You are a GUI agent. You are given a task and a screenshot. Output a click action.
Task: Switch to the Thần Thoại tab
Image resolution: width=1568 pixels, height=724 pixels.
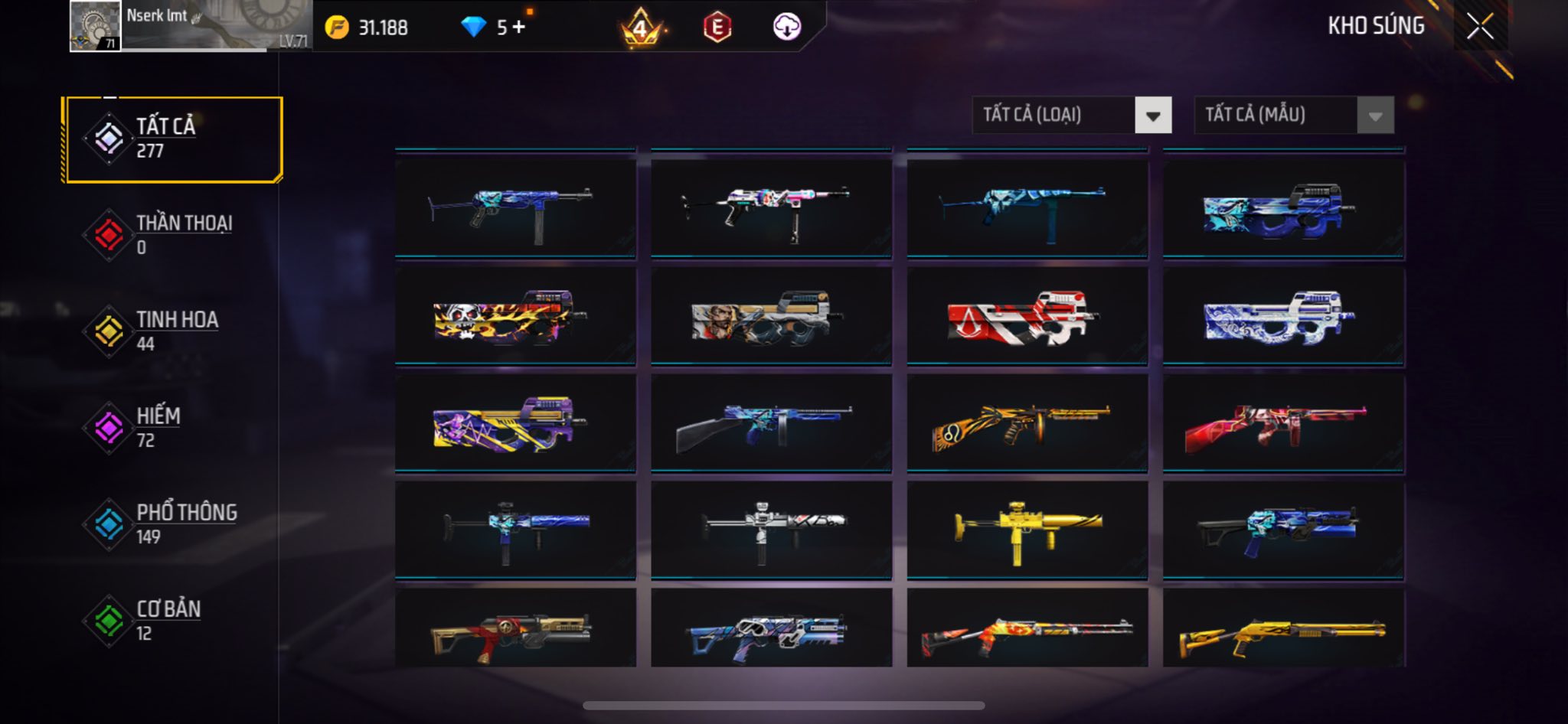[x=174, y=235]
